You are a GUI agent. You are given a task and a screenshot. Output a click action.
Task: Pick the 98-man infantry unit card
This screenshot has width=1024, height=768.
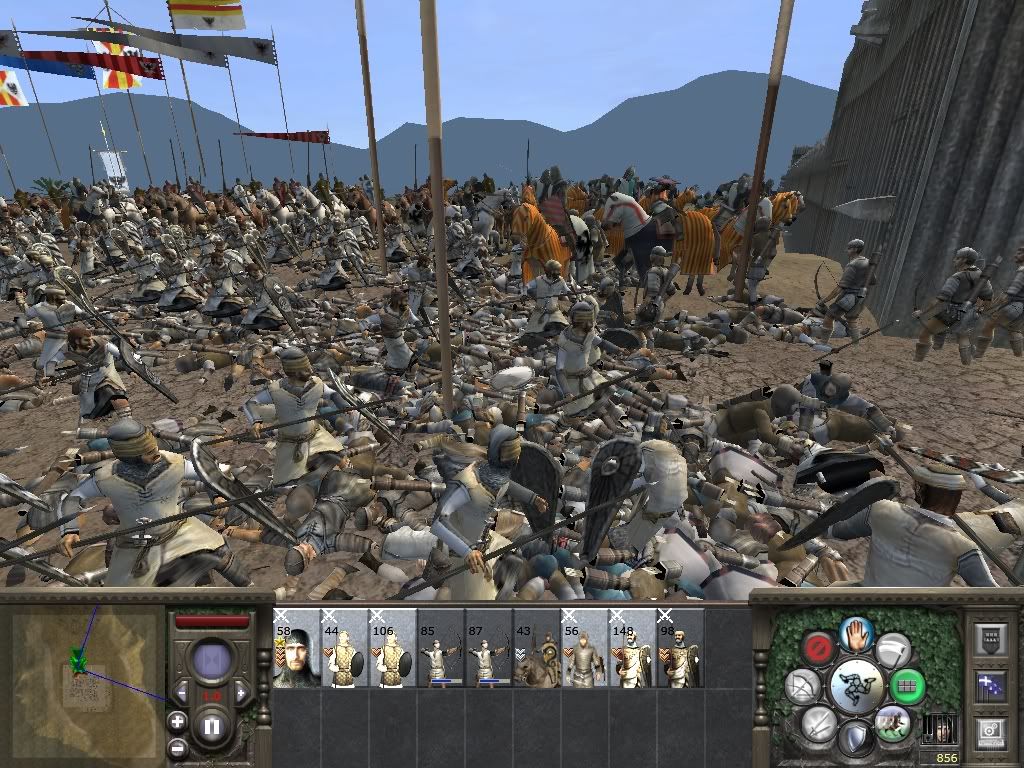(680, 648)
